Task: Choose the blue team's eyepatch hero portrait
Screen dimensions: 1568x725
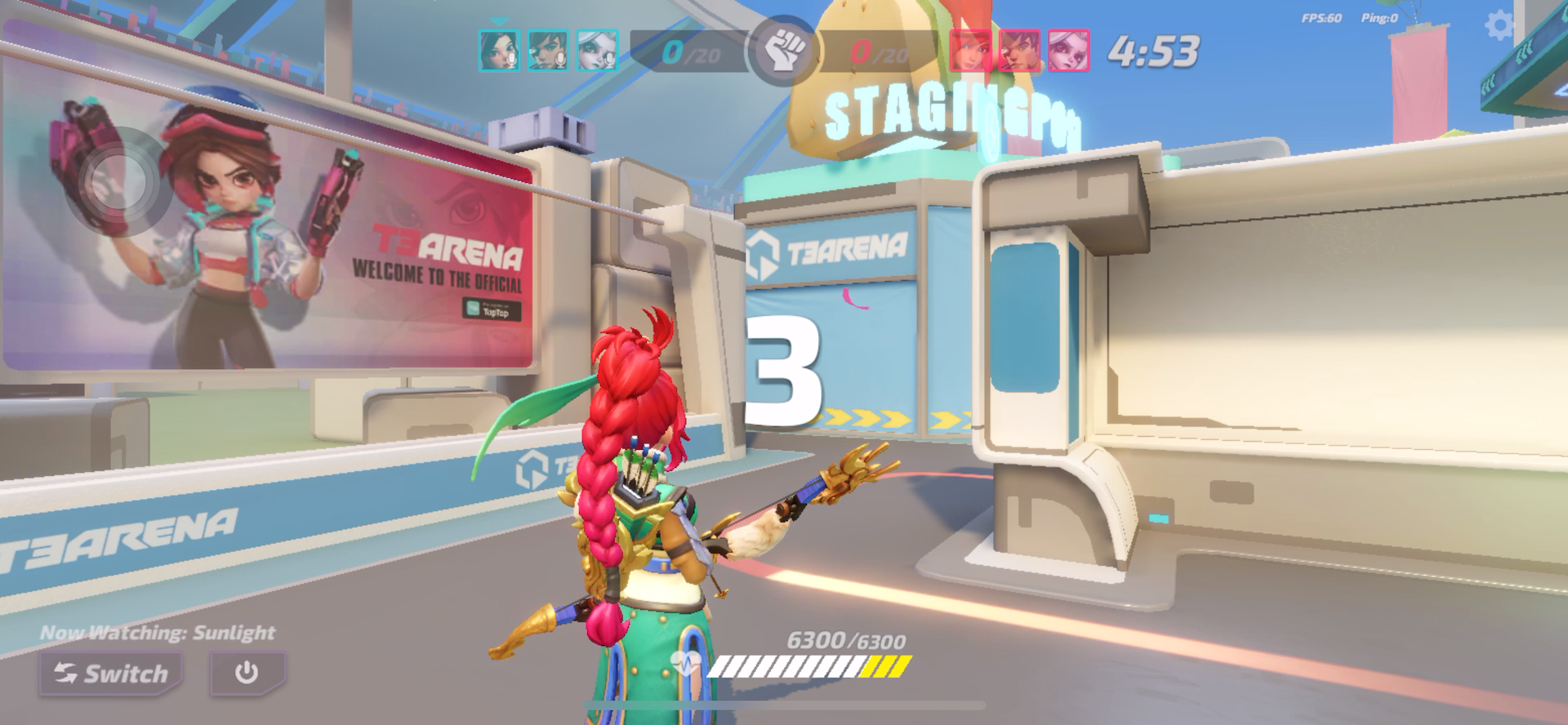Action: (548, 51)
